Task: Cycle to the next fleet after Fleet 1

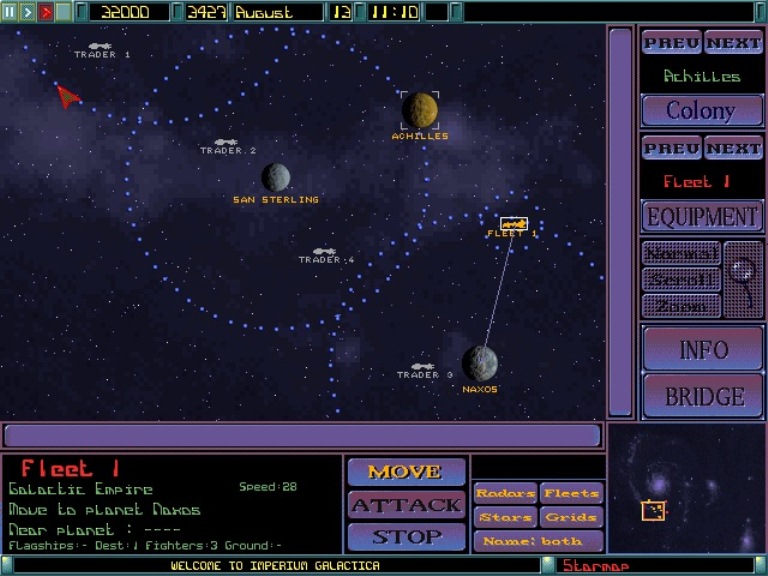Action: tap(733, 148)
